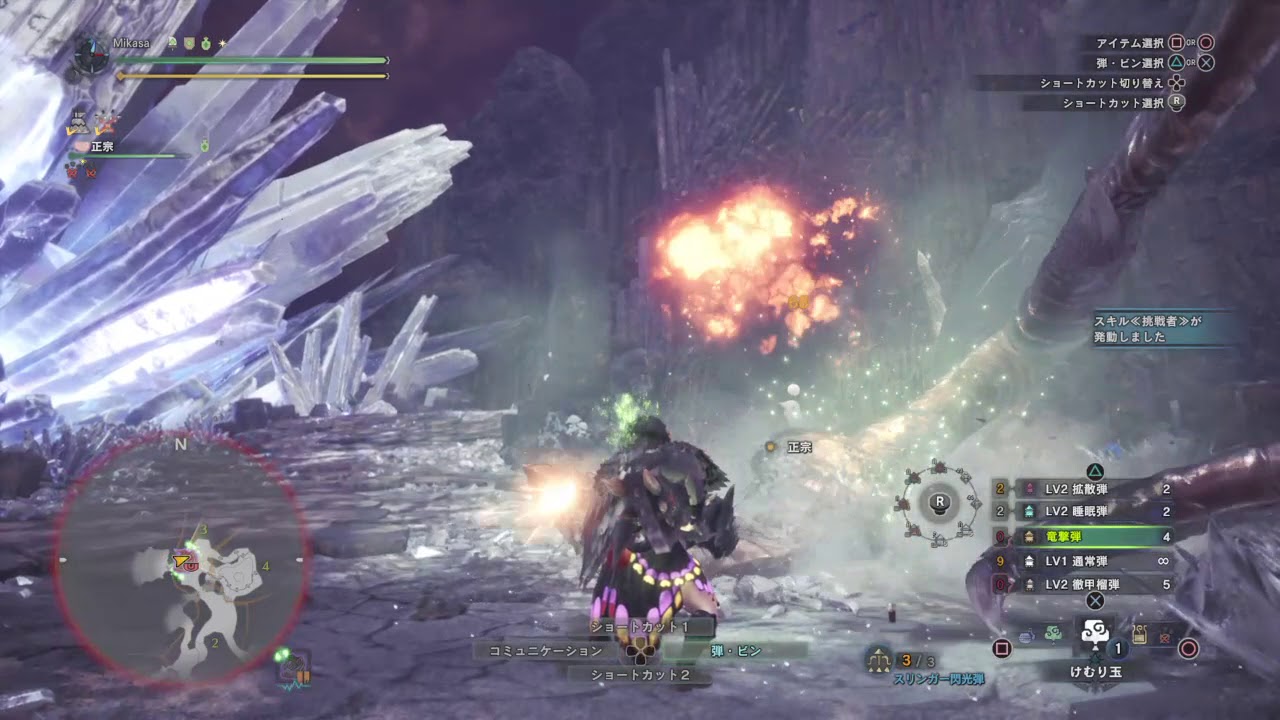Select the 弾・ビン radial option
This screenshot has height=720, width=1280.
click(738, 651)
